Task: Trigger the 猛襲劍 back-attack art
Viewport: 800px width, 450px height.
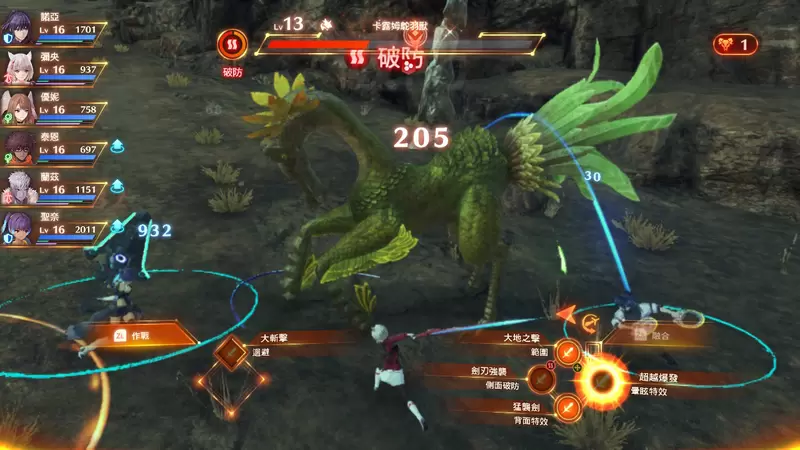Action: (567, 407)
